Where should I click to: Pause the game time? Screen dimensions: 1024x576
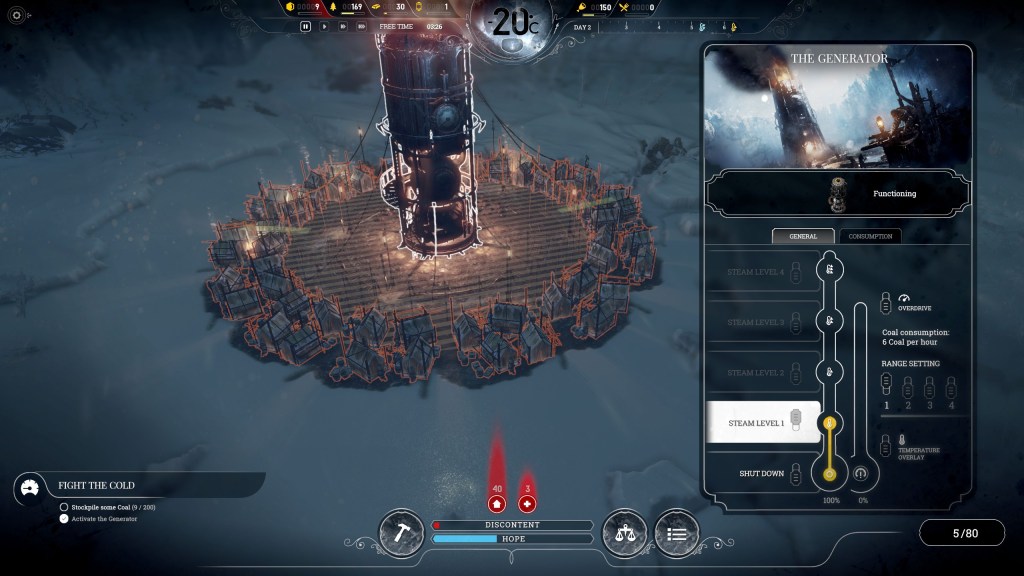click(306, 26)
